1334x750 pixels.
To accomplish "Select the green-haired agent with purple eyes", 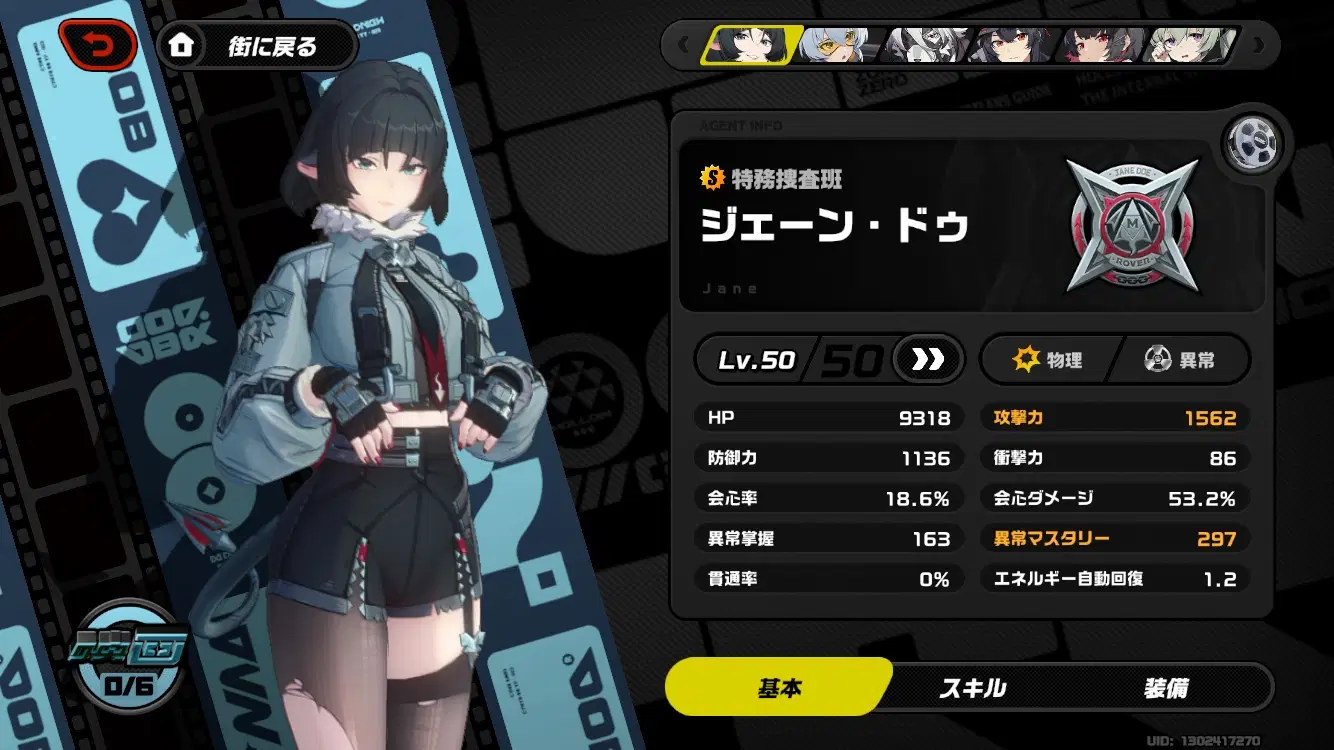I will [x=1187, y=45].
